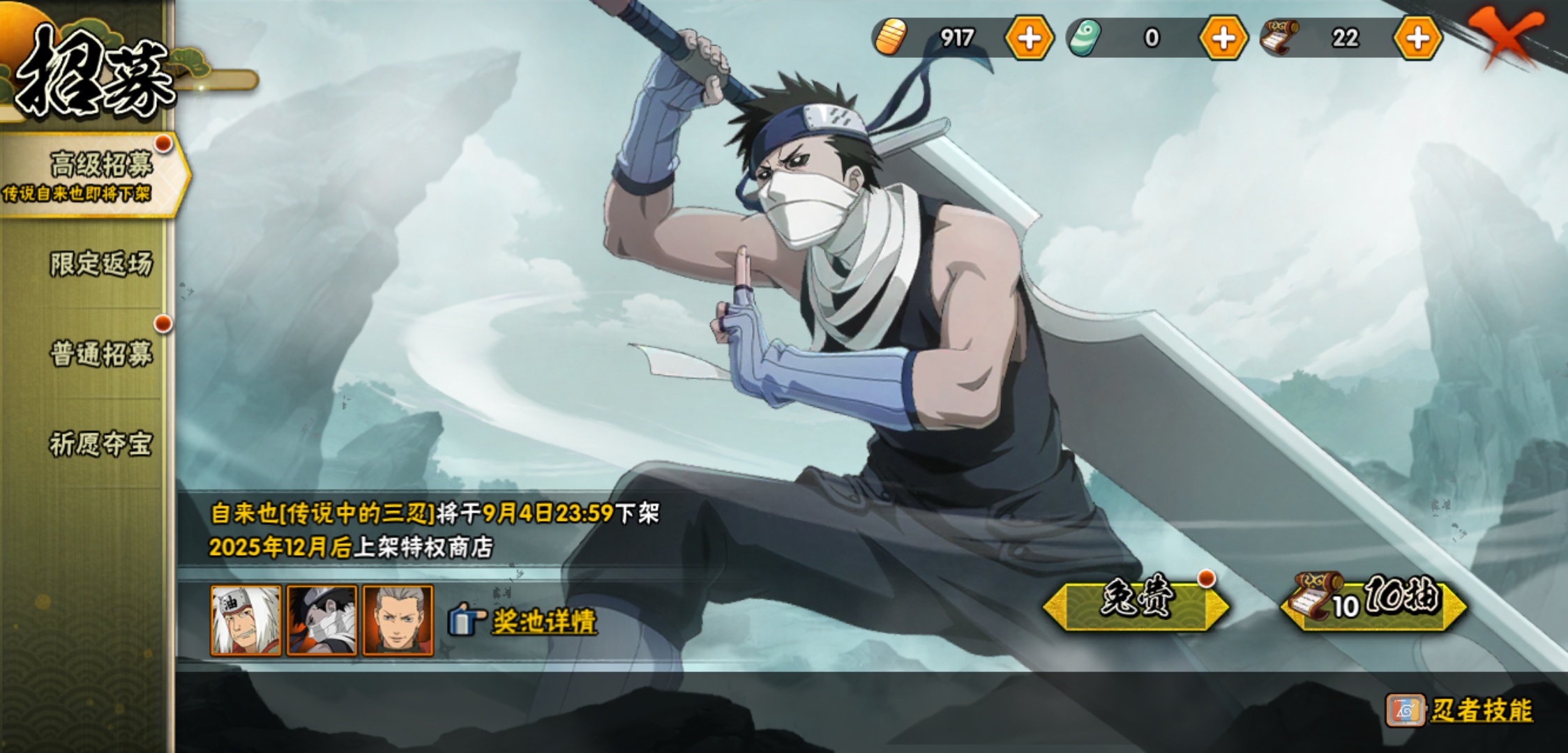The height and width of the screenshot is (753, 1568).
Task: Select the Jiraiya portrait thumbnail
Action: [246, 621]
